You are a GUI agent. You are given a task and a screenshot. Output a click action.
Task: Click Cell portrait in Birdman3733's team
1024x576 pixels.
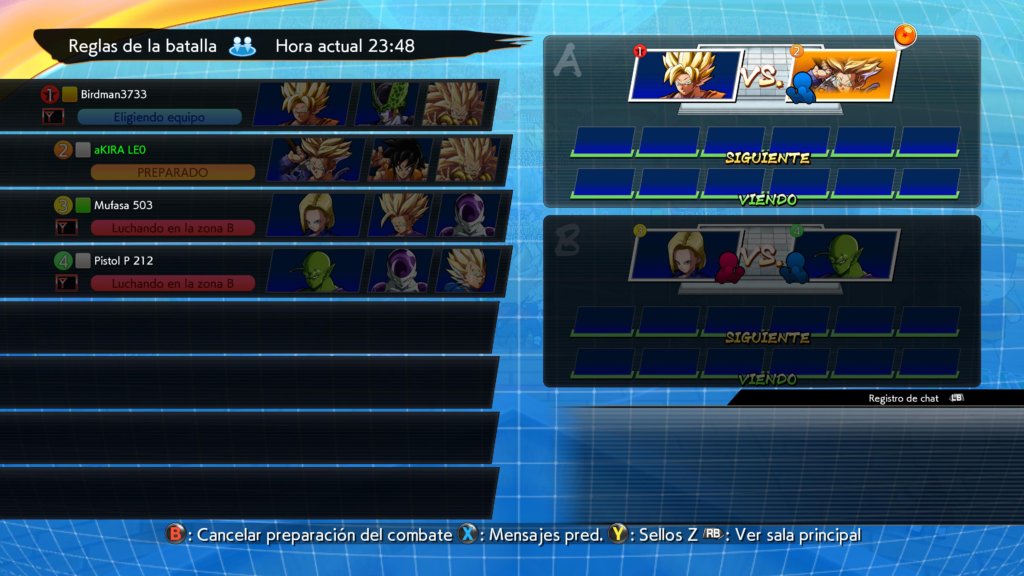click(x=386, y=104)
